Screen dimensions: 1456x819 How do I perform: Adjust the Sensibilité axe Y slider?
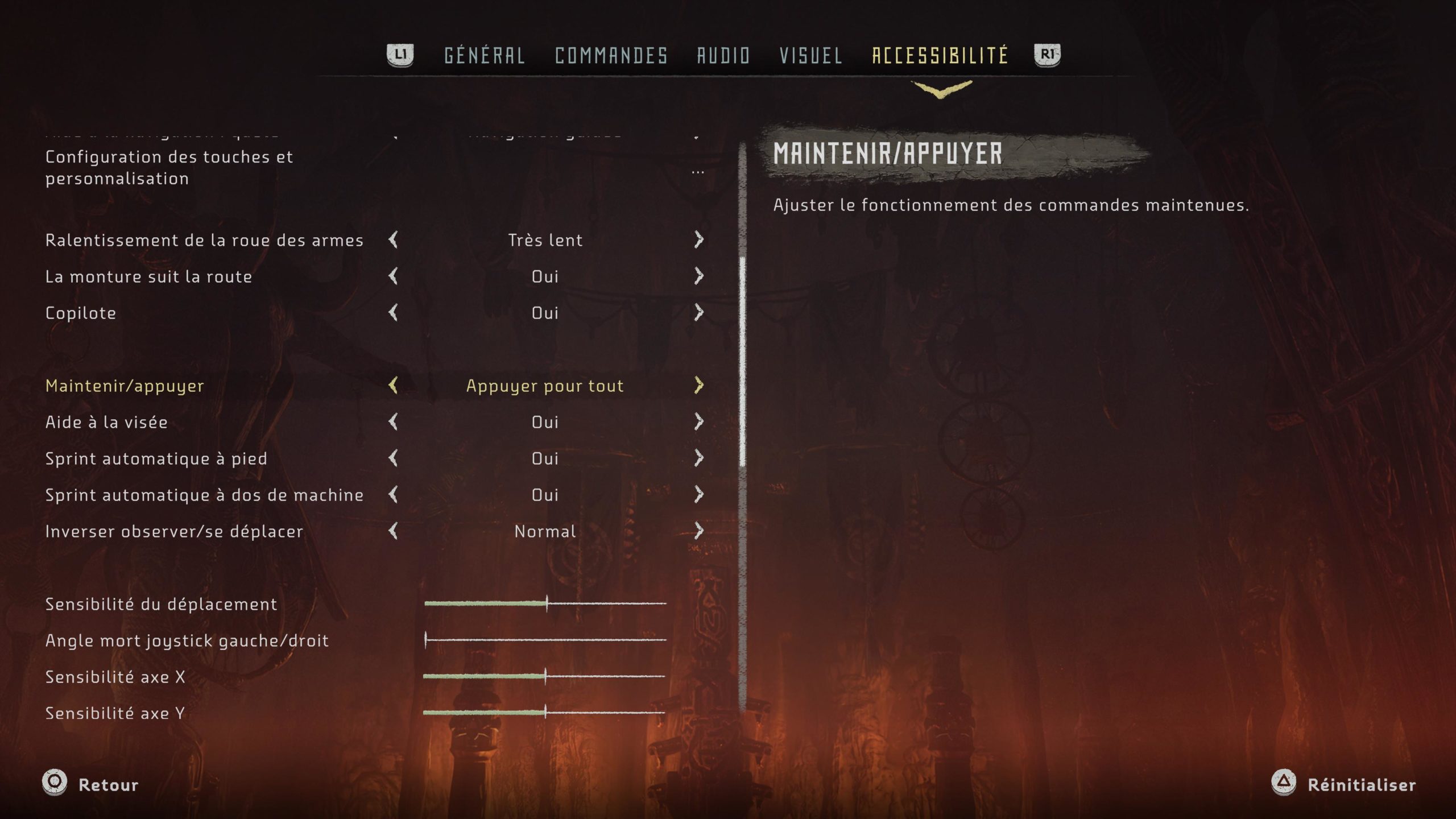pos(545,713)
